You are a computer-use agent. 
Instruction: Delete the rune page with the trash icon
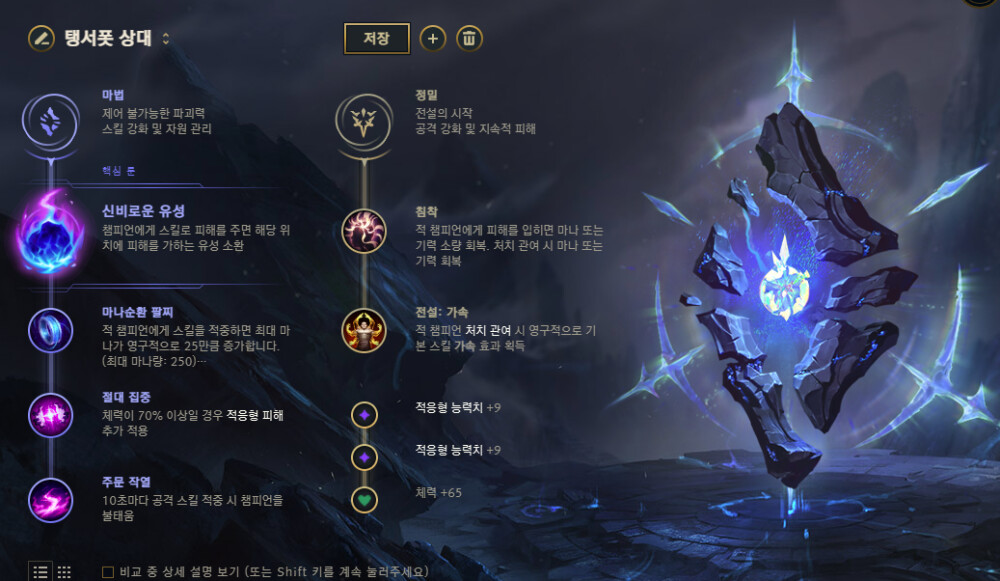click(x=470, y=38)
